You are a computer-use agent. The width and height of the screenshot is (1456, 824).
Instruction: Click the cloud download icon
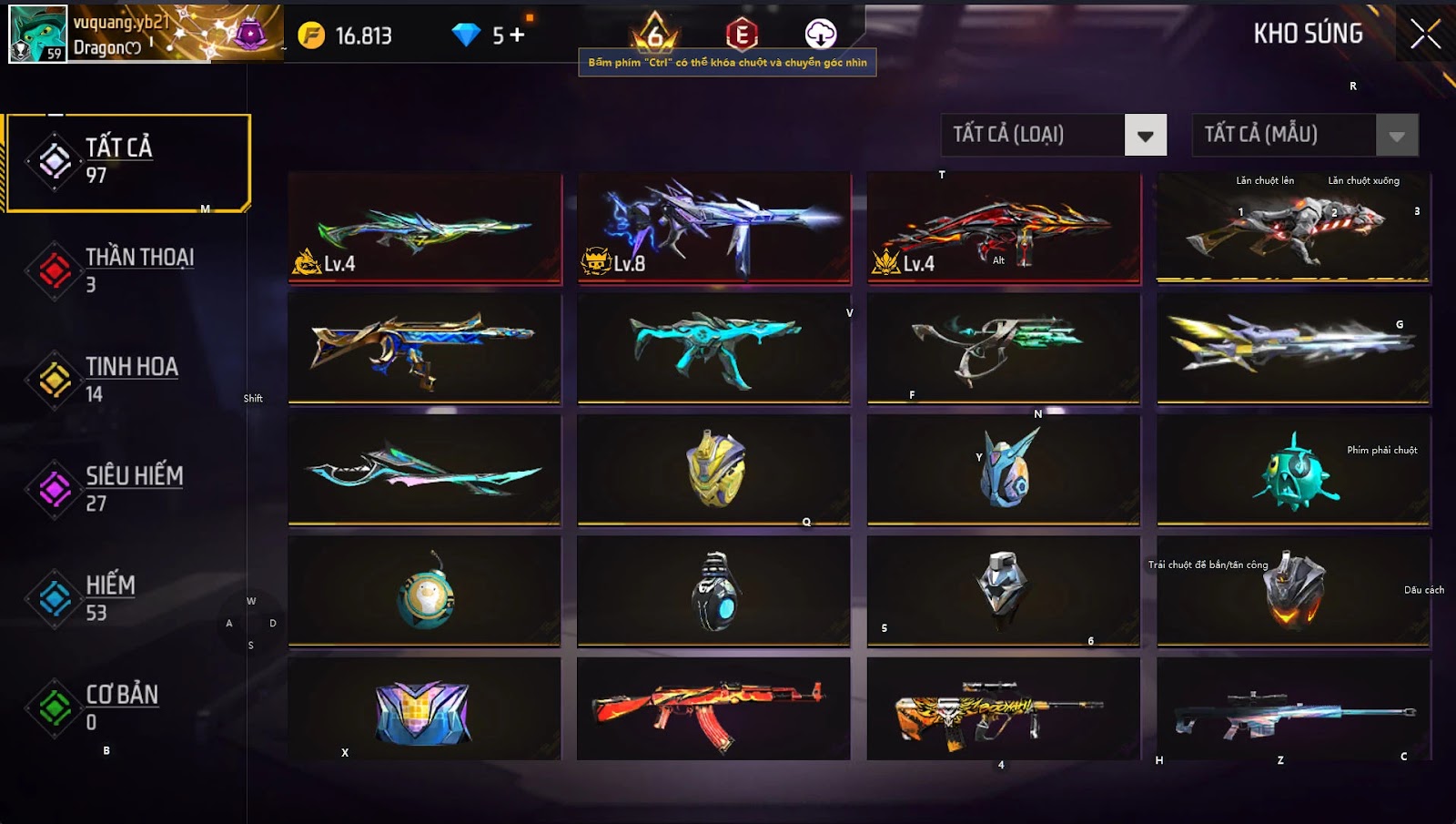click(x=820, y=34)
